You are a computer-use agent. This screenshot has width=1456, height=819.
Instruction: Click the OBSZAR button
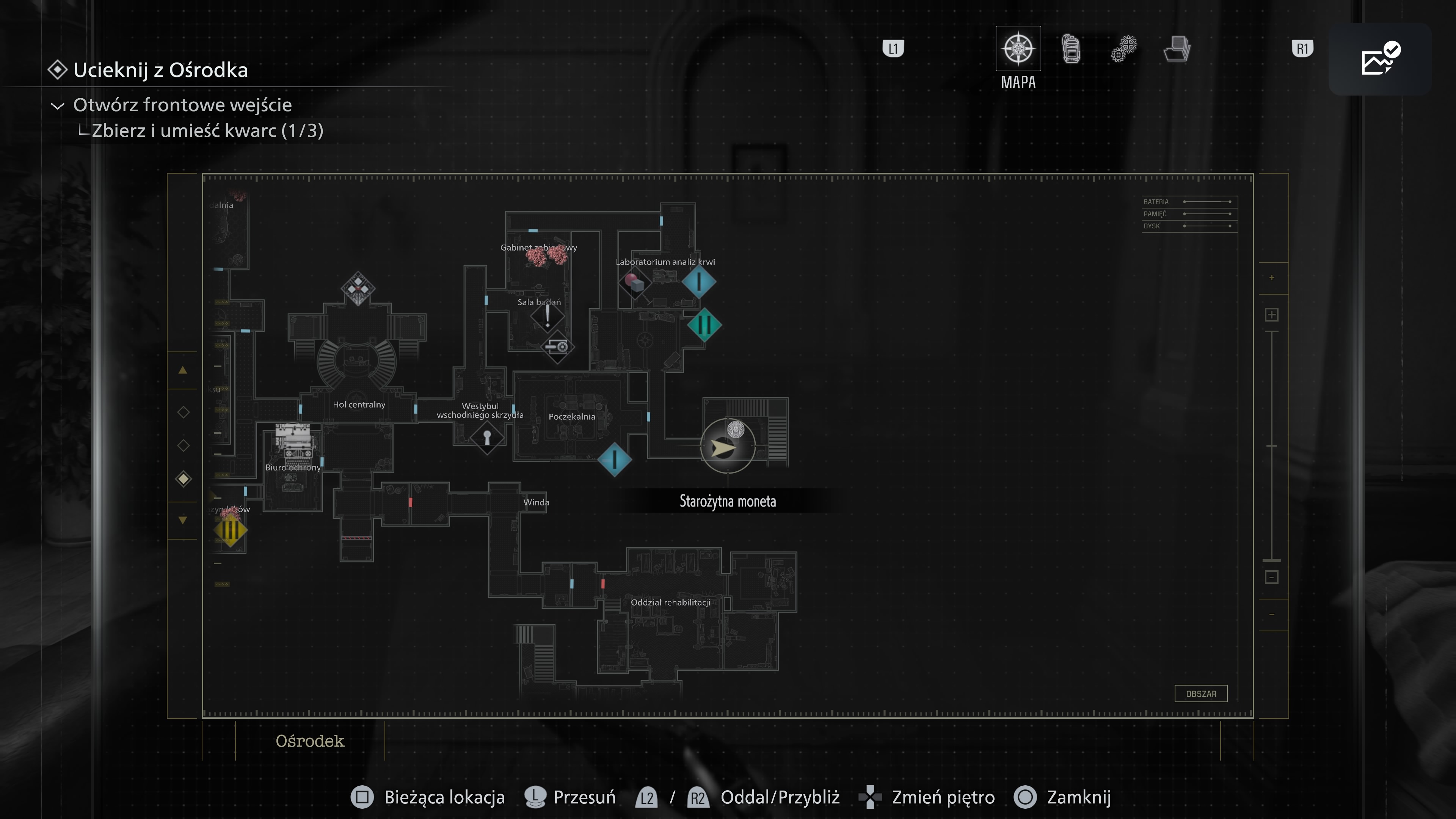click(1201, 693)
